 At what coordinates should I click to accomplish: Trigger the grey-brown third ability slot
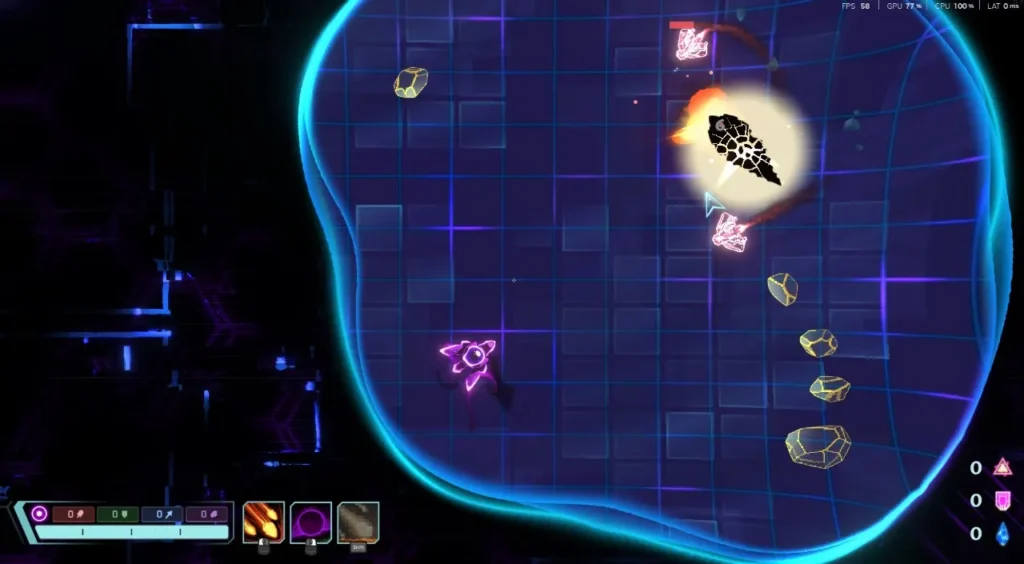(358, 522)
